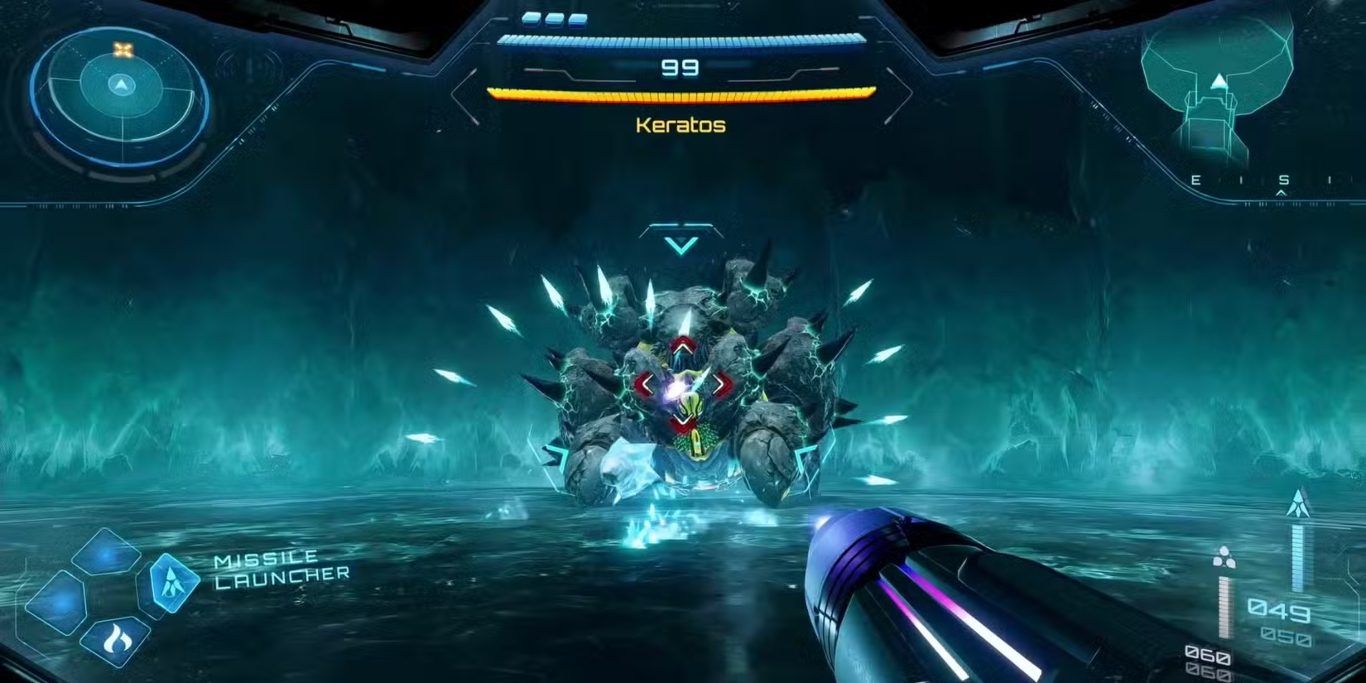The height and width of the screenshot is (683, 1366).
Task: Select the Keratos lock-on target reticle
Action: pyautogui.click(x=682, y=384)
